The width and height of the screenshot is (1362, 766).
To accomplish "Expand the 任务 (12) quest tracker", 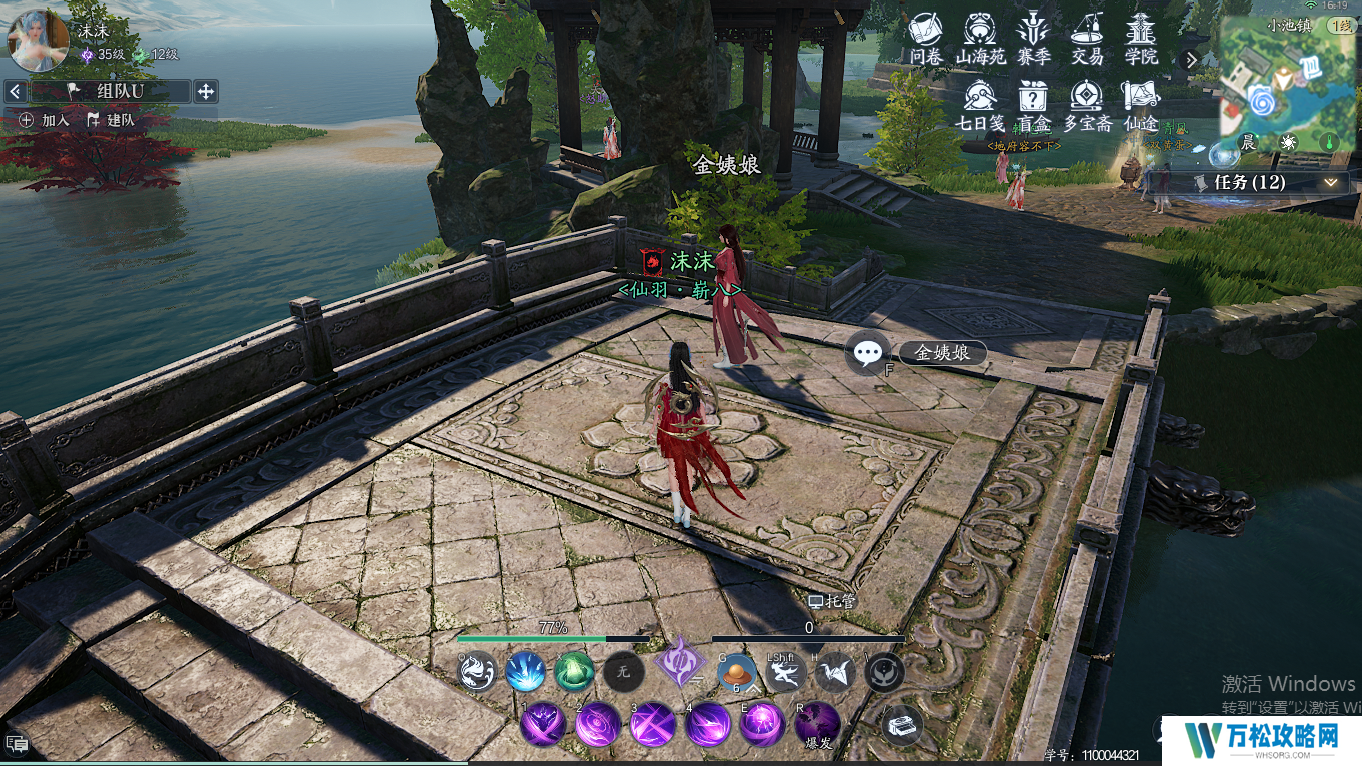I will 1330,182.
